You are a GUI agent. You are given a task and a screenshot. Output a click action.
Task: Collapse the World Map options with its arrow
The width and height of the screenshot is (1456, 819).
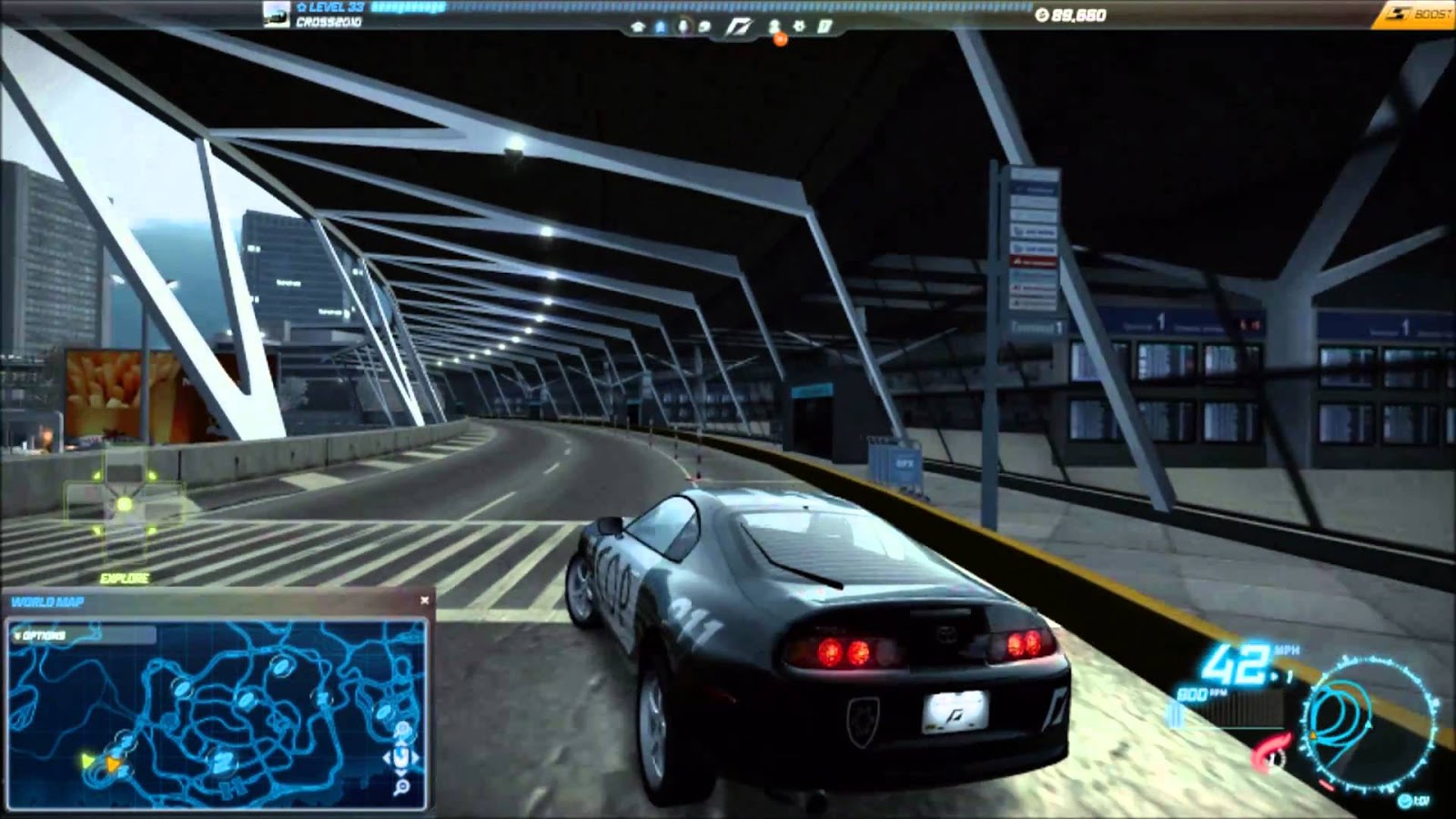pos(18,633)
